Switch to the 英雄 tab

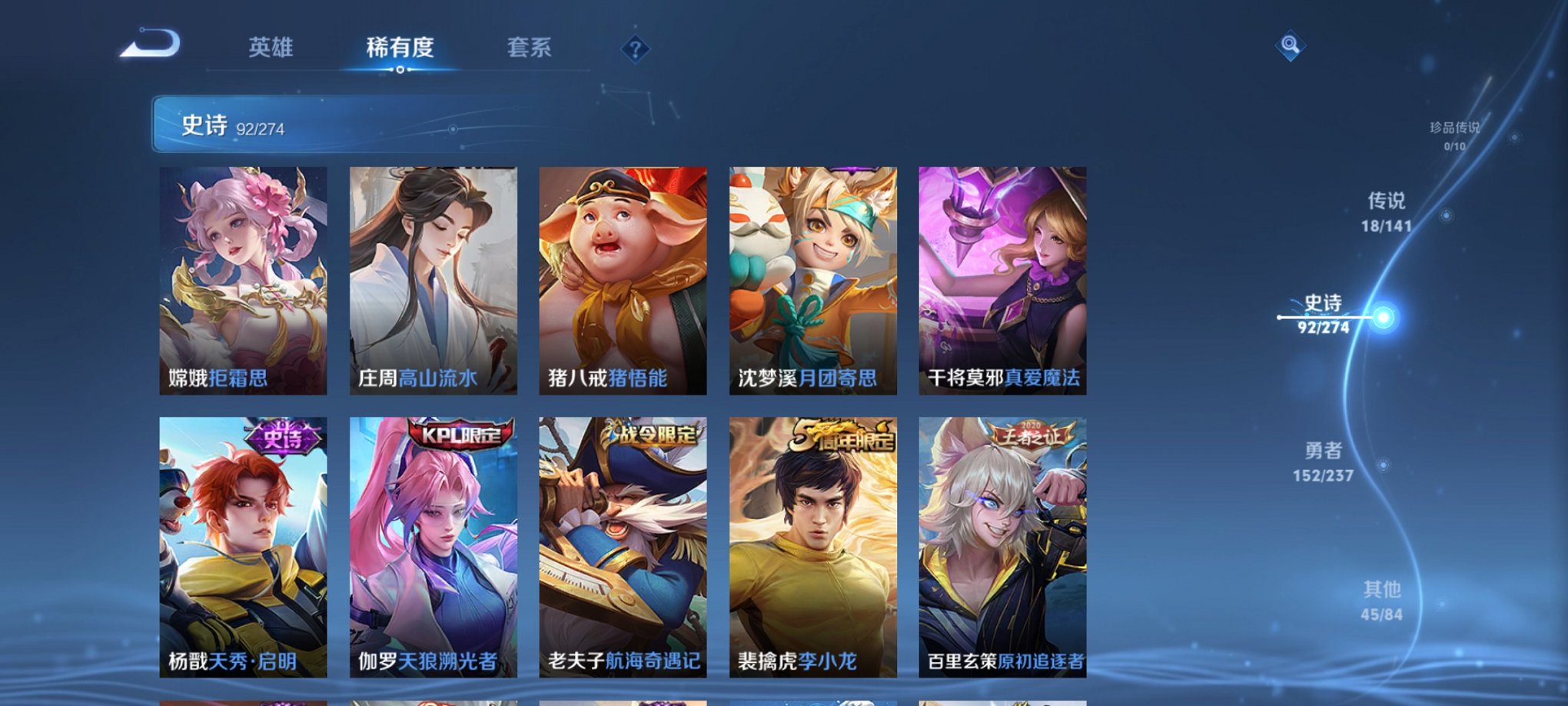(271, 48)
